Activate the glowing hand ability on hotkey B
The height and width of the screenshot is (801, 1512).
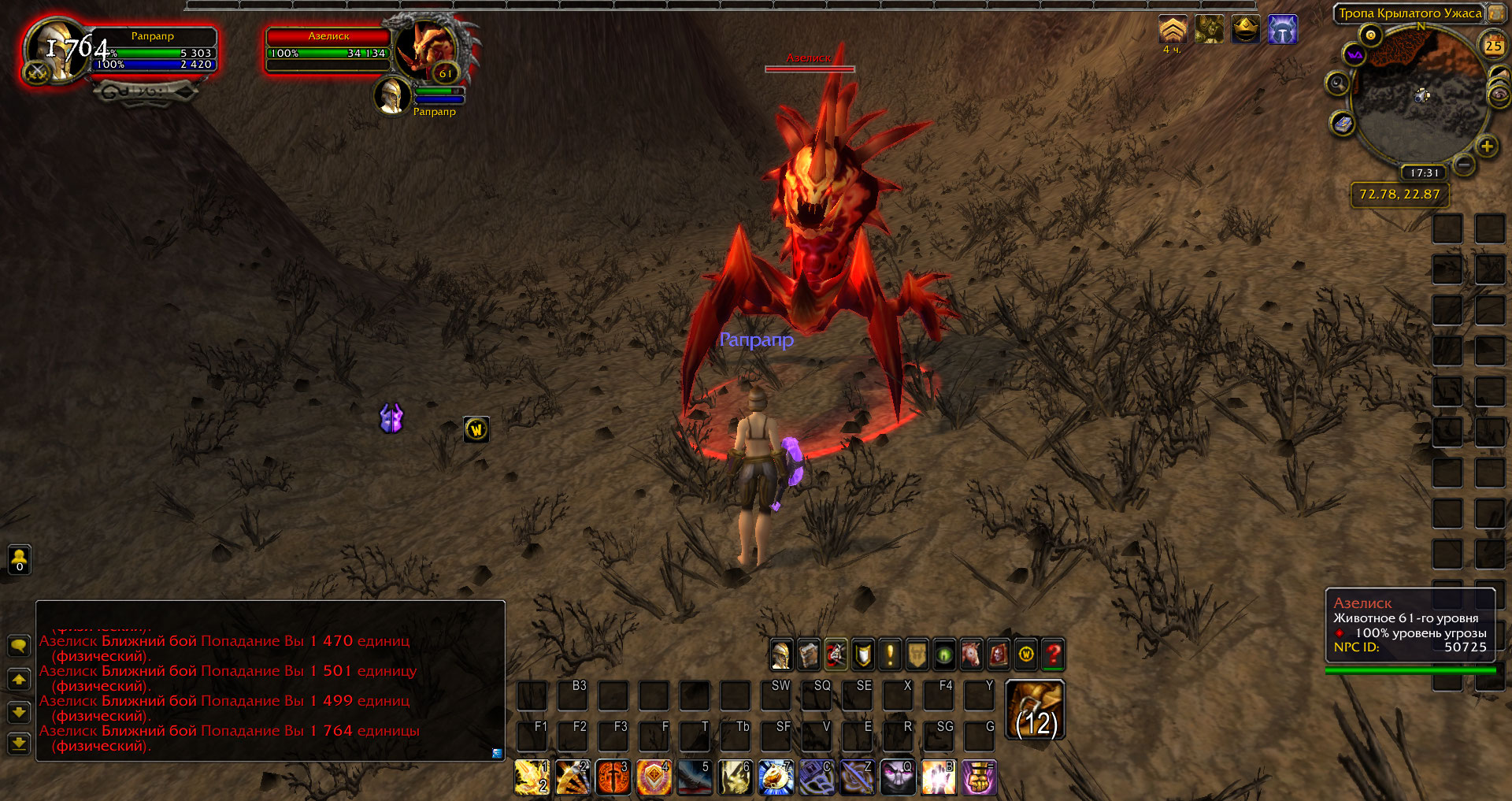[x=939, y=777]
